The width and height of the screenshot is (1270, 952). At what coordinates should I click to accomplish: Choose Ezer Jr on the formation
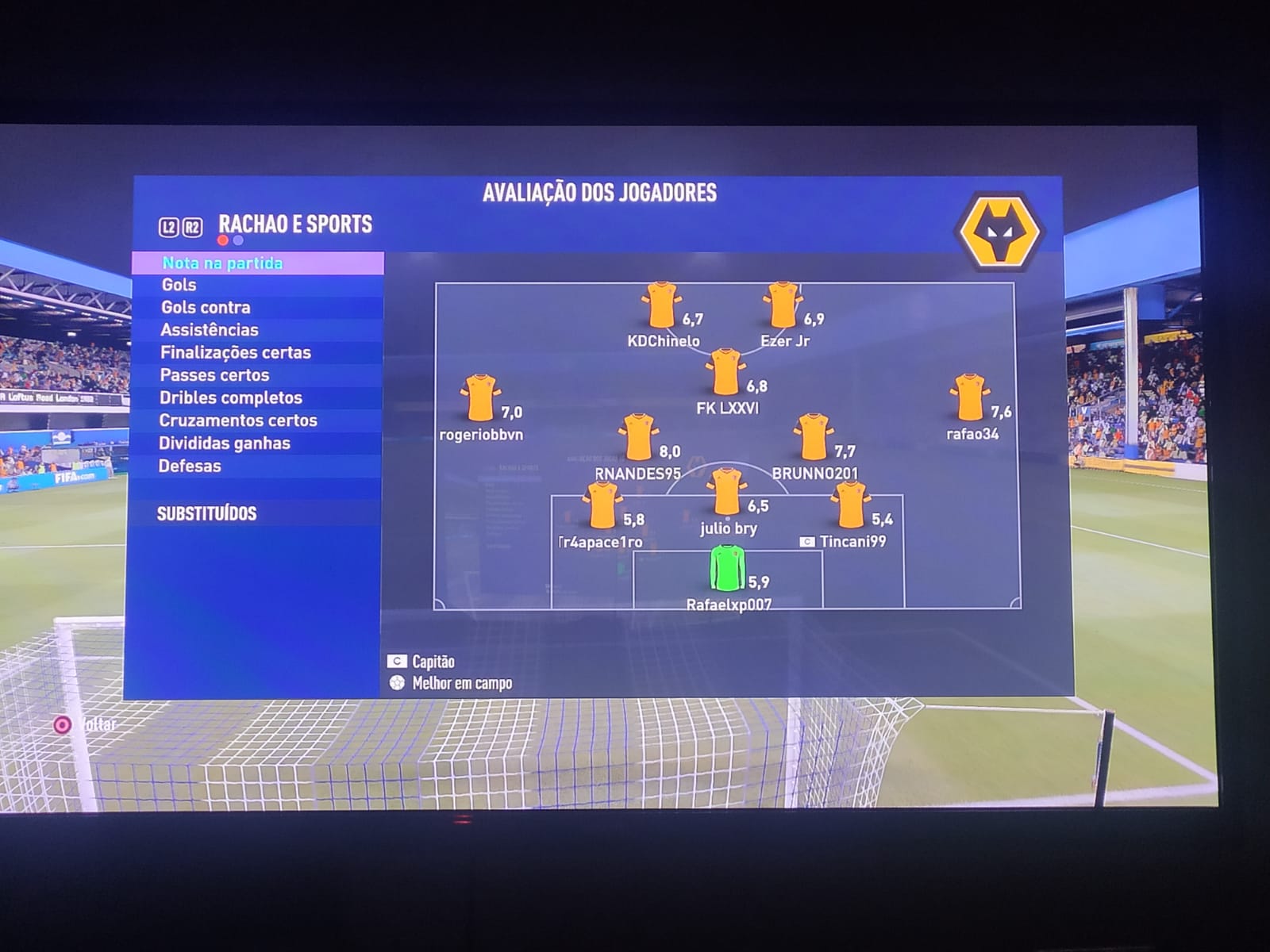click(x=783, y=305)
